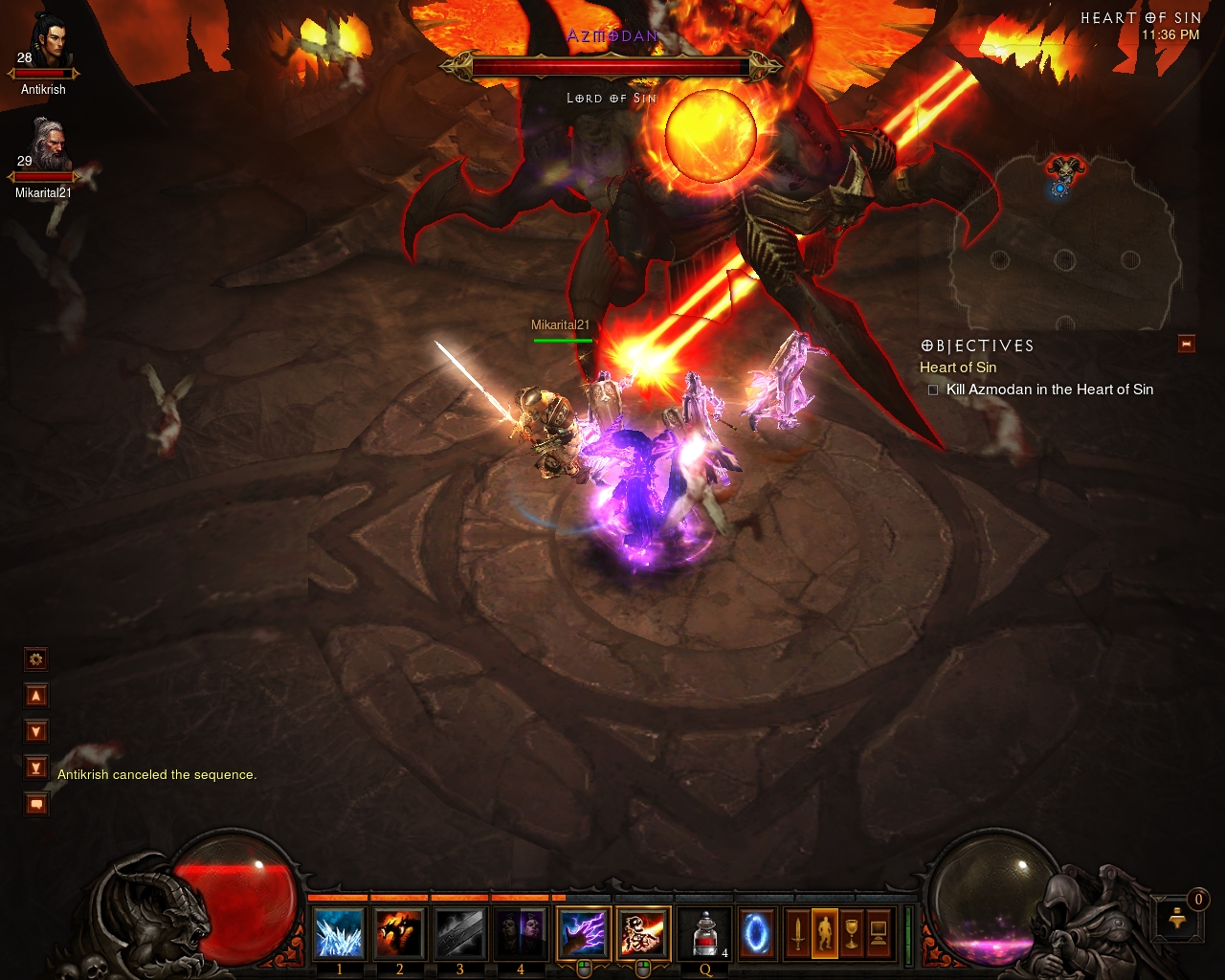
Task: Open the sword skills menu button
Action: pos(797,933)
